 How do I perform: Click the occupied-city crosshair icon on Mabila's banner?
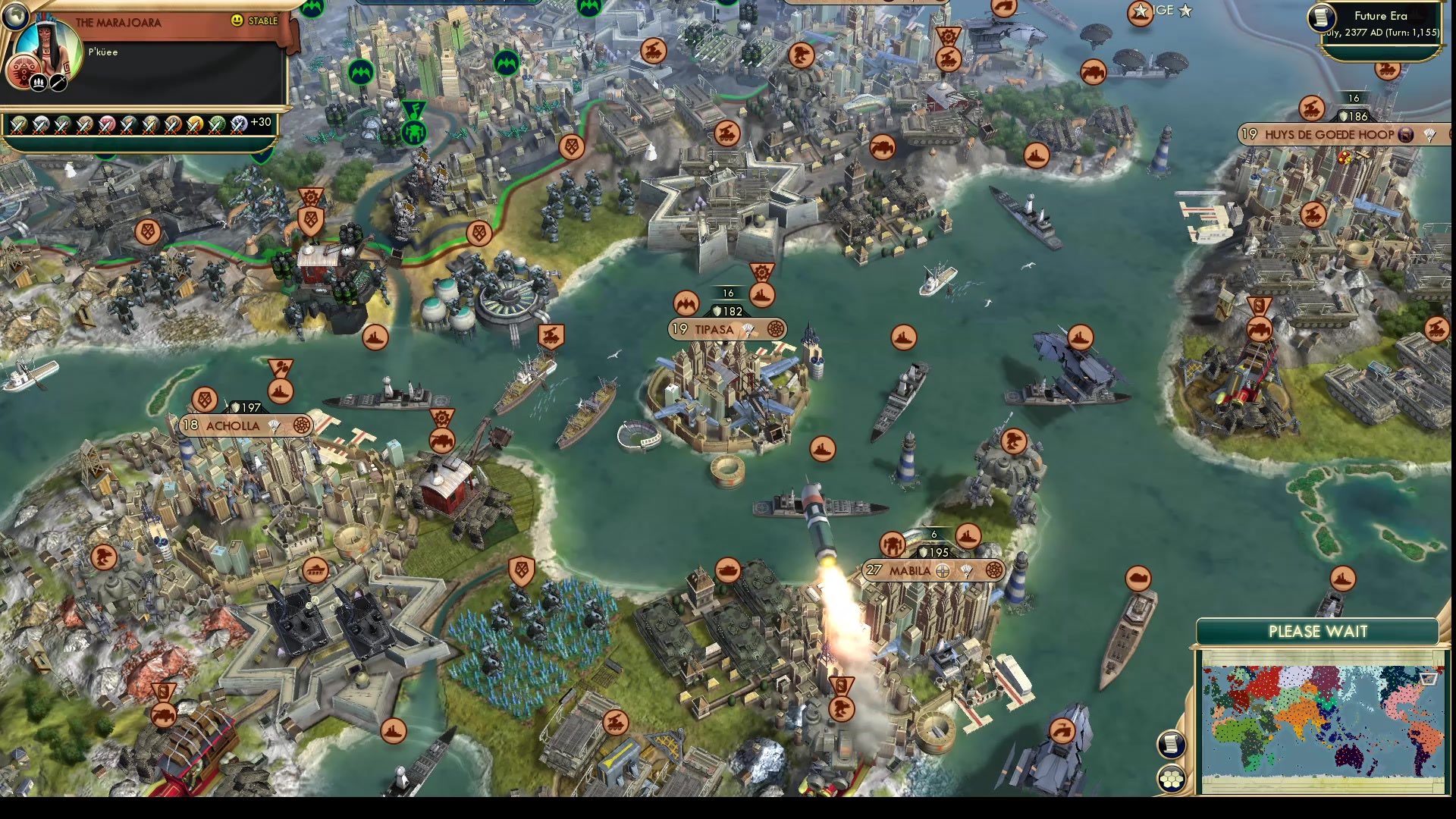pos(943,571)
